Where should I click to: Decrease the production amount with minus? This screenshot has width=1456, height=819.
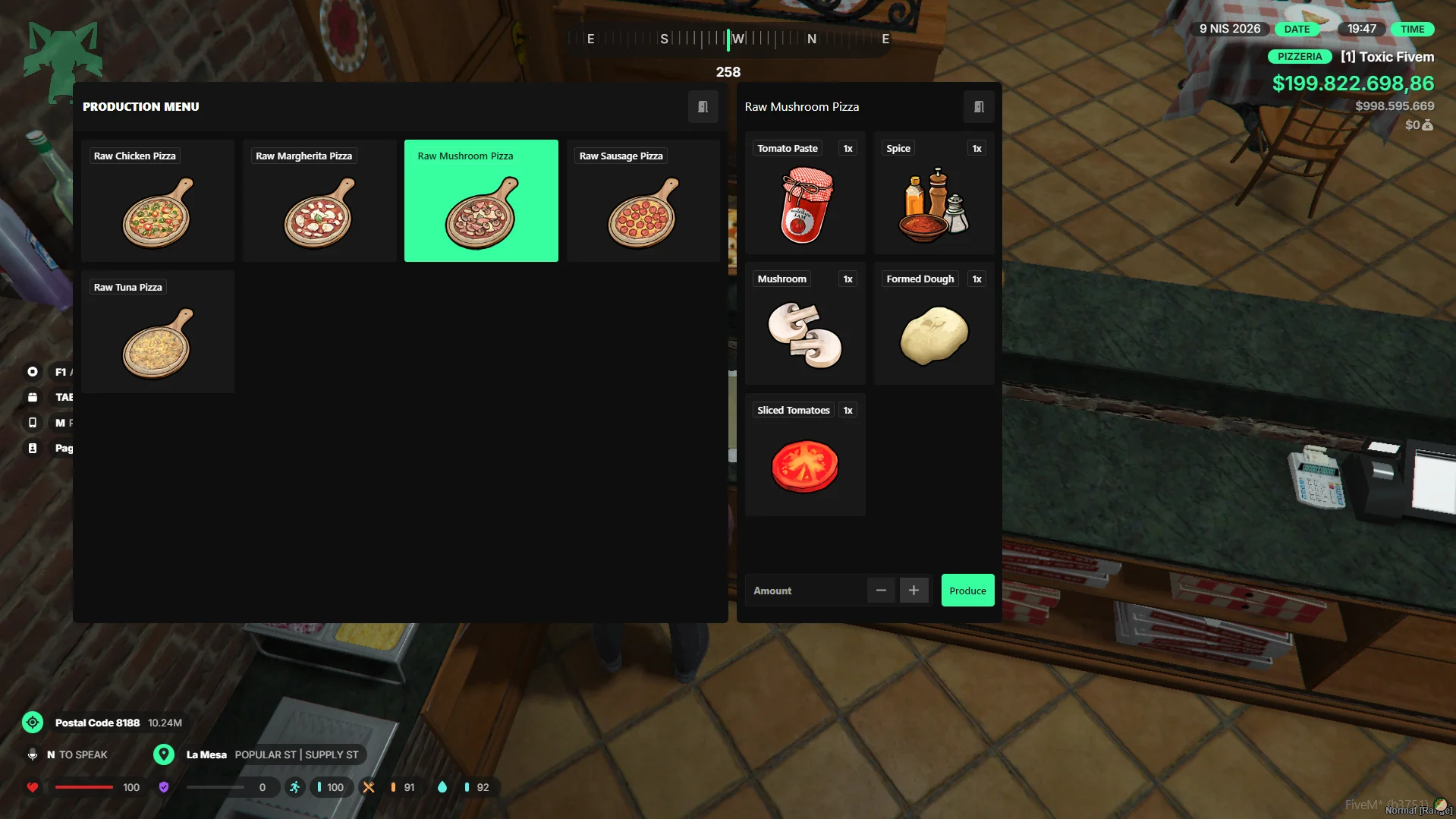(x=881, y=591)
